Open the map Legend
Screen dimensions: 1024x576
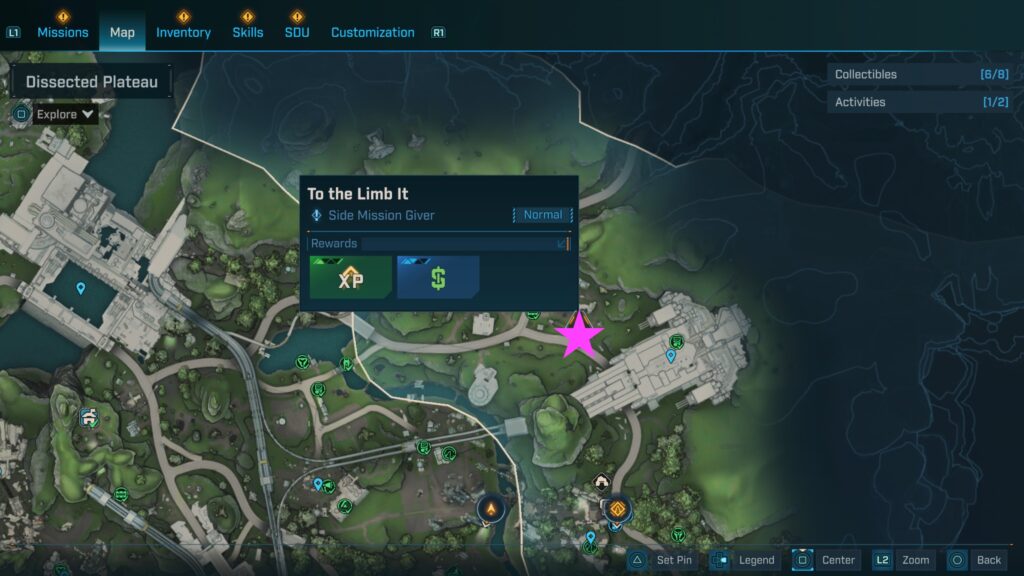(745, 560)
